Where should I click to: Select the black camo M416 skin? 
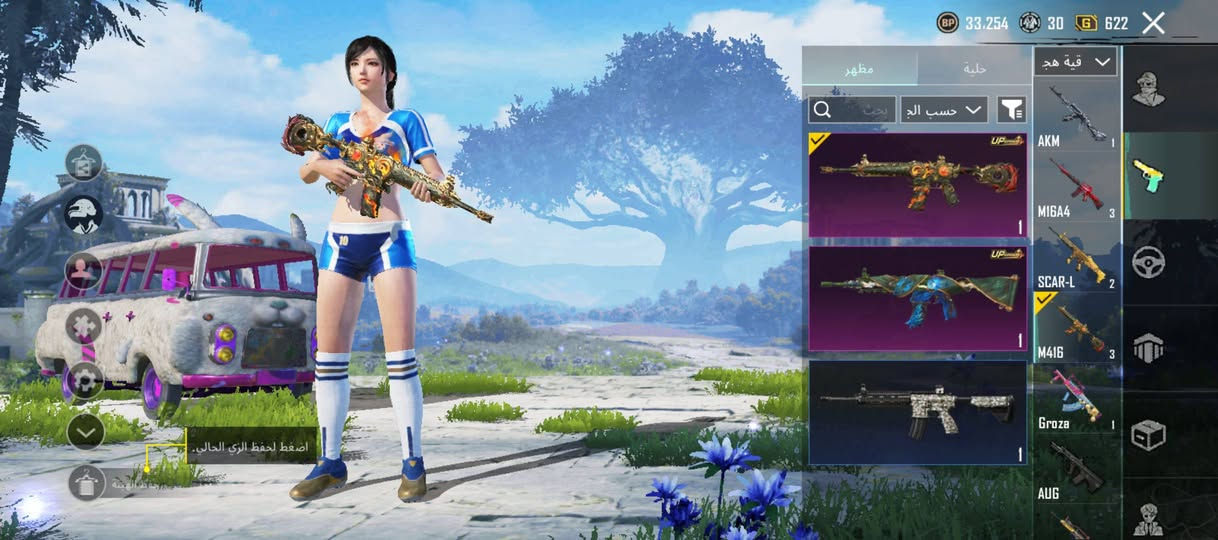[x=917, y=412]
